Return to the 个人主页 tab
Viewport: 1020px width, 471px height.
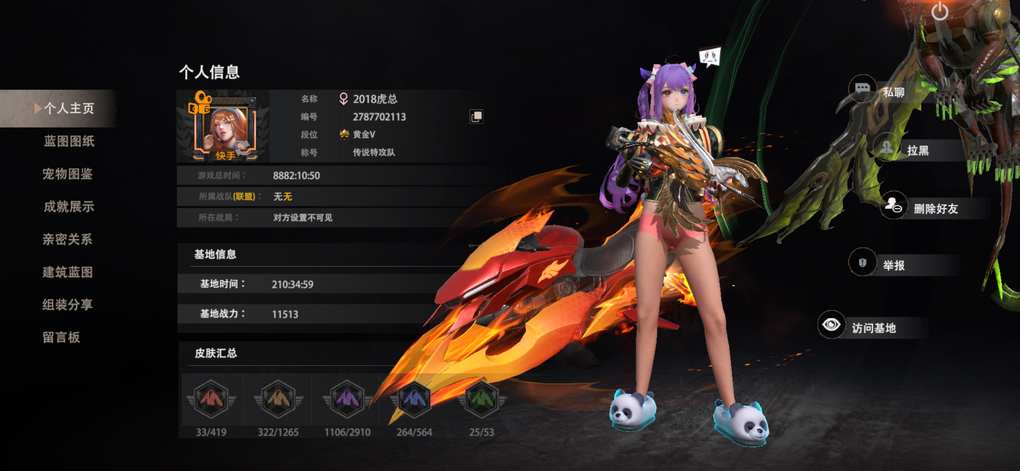[x=66, y=108]
